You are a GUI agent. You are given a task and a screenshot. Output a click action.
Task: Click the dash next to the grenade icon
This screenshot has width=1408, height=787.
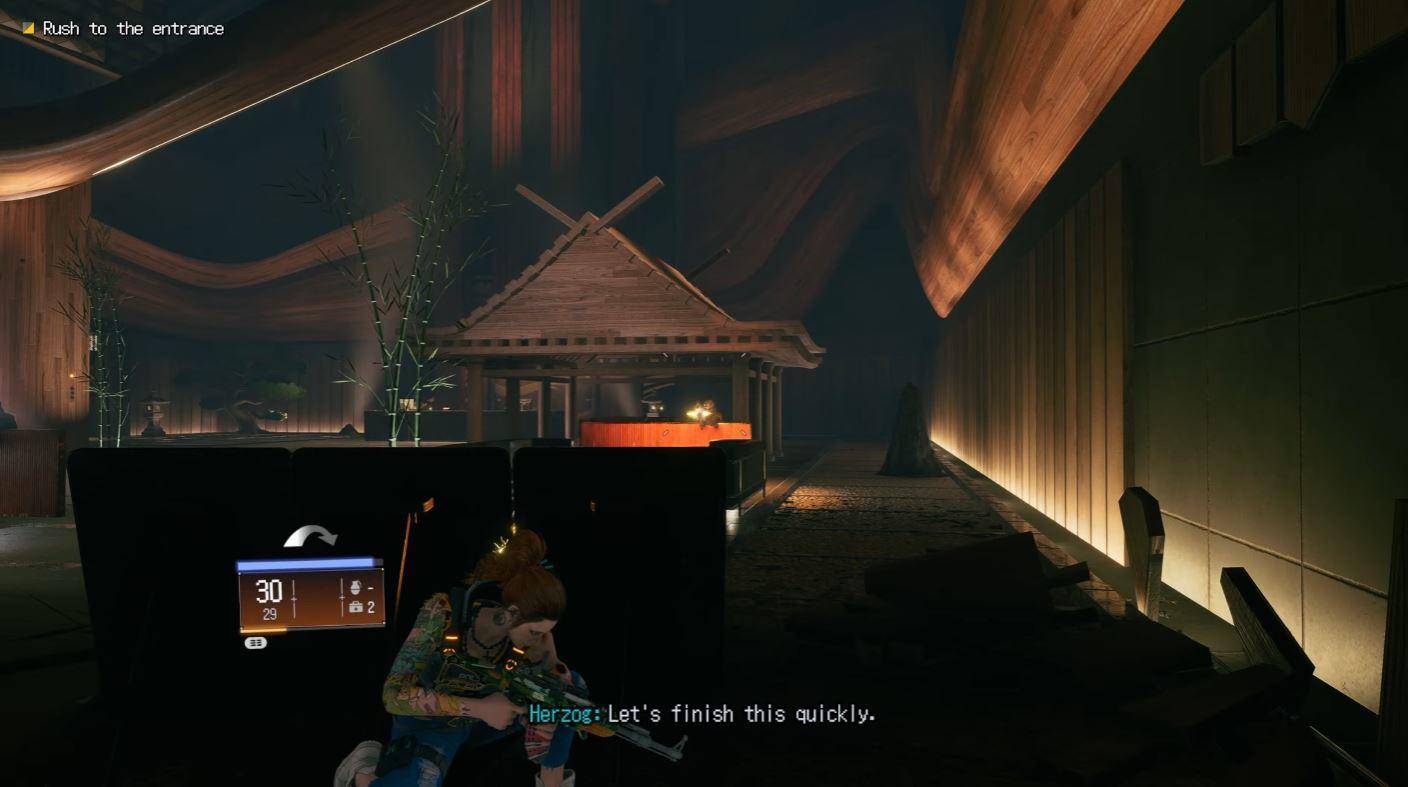click(372, 586)
